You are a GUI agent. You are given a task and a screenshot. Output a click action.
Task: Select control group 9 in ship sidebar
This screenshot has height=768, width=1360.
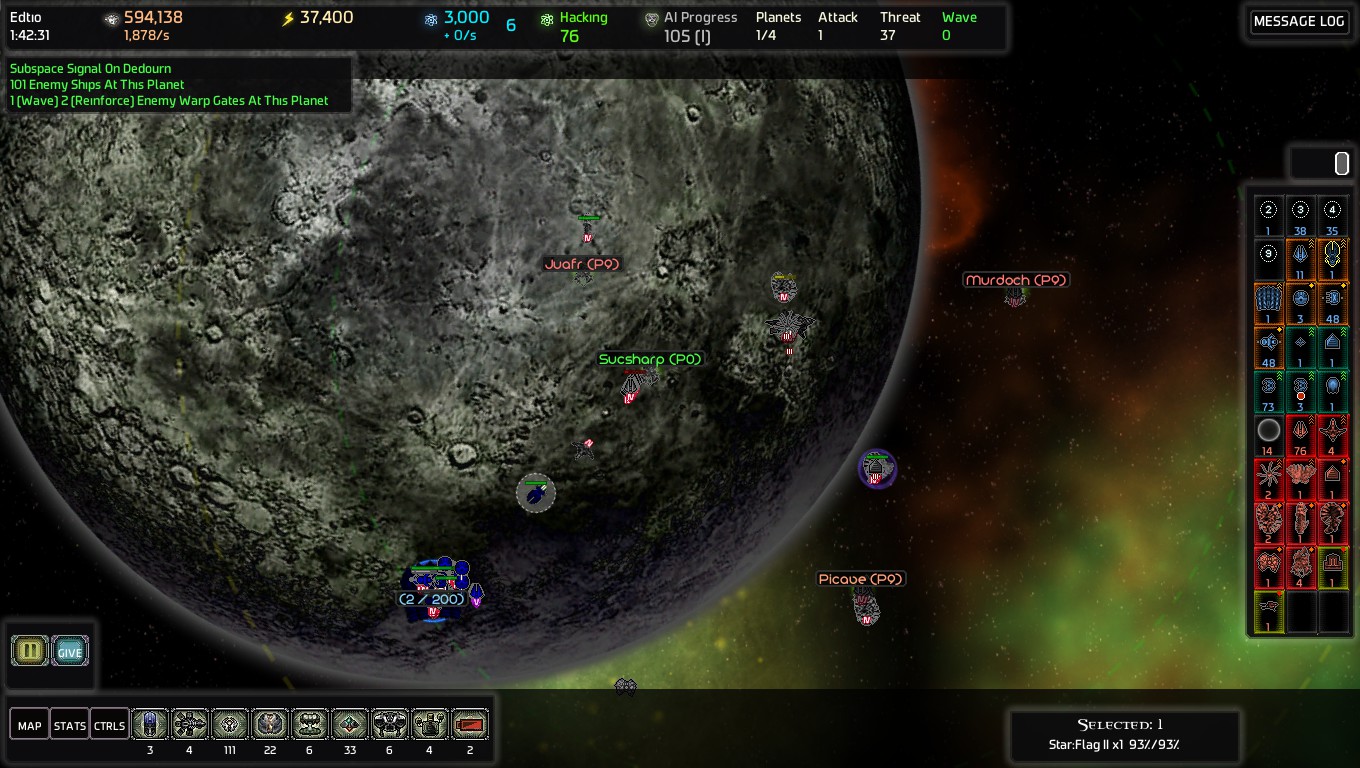pyautogui.click(x=1269, y=258)
